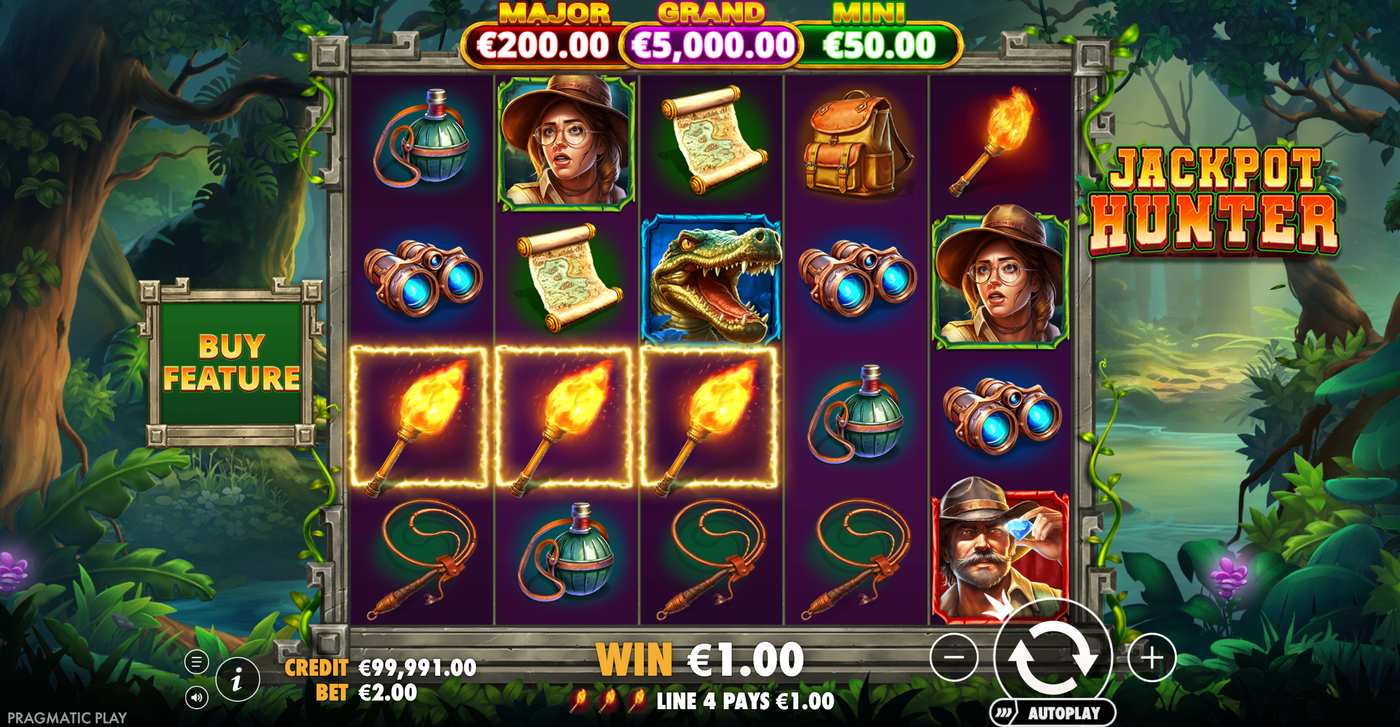This screenshot has width=1400, height=727.
Task: Click the backpack symbol on reel four
Action: [x=855, y=139]
